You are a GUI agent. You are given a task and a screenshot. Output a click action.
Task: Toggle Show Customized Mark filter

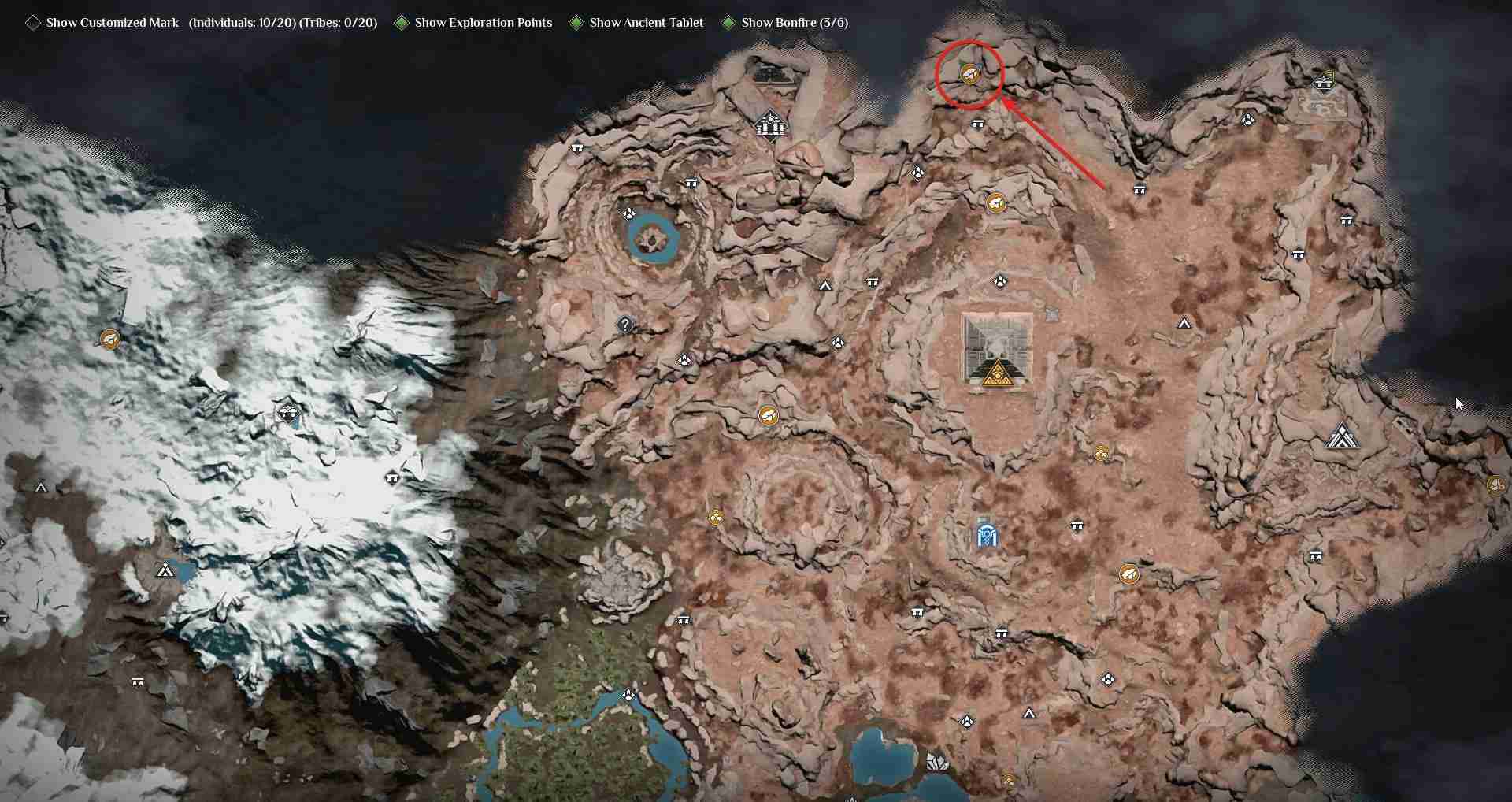(33, 23)
